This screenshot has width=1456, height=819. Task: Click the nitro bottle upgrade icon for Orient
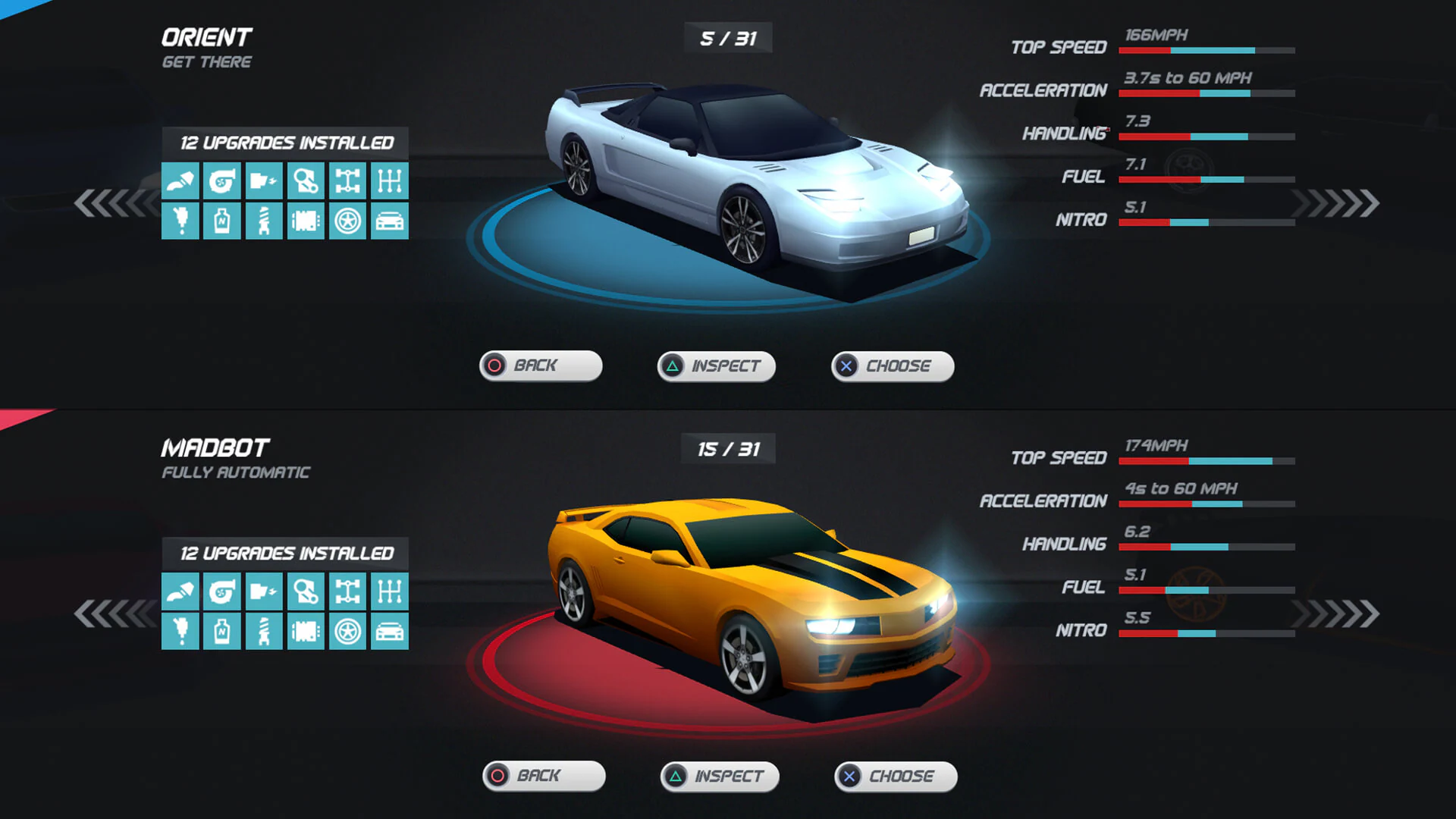(x=222, y=221)
